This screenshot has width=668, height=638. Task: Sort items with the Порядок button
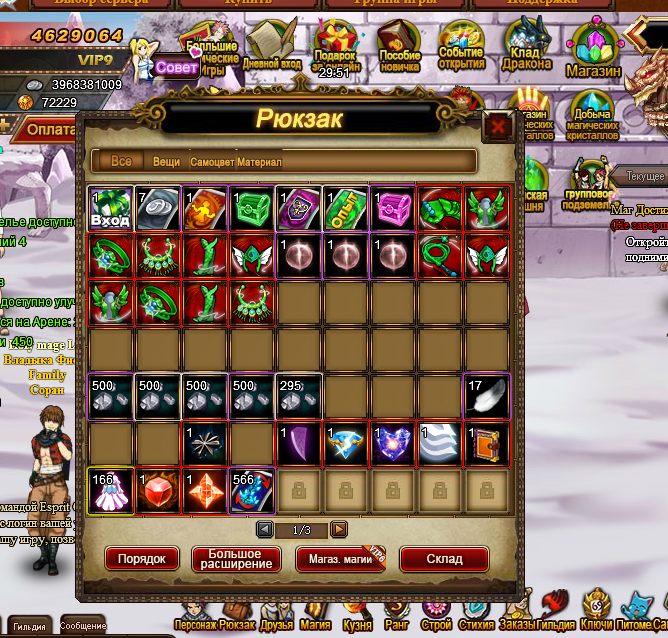(x=142, y=559)
